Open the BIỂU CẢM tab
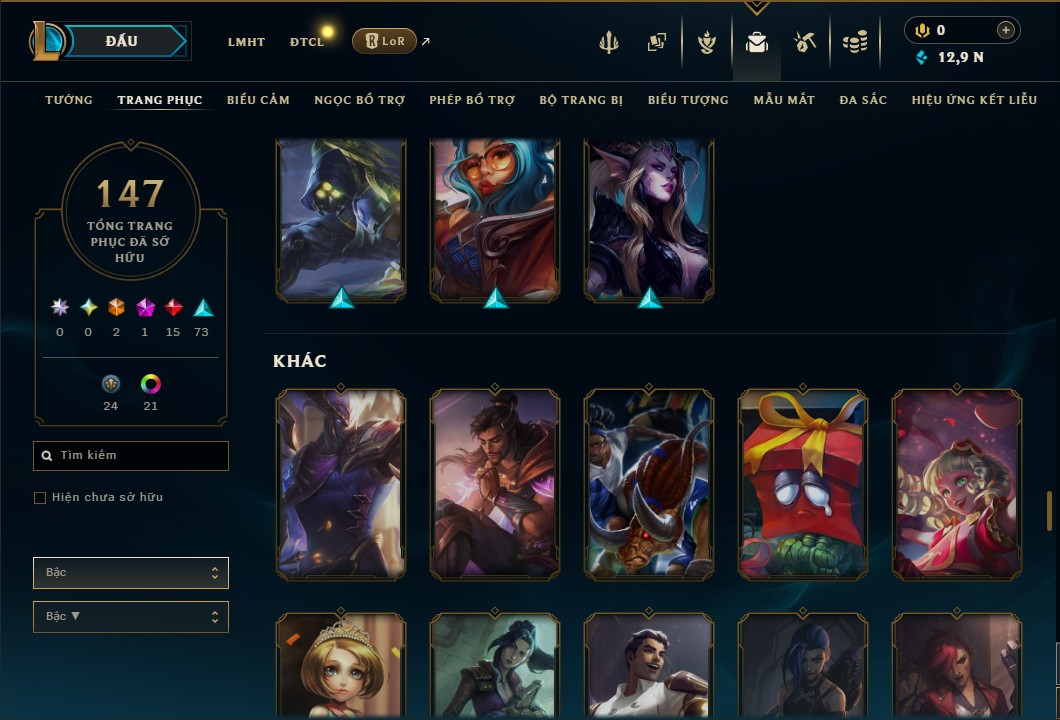 point(258,100)
